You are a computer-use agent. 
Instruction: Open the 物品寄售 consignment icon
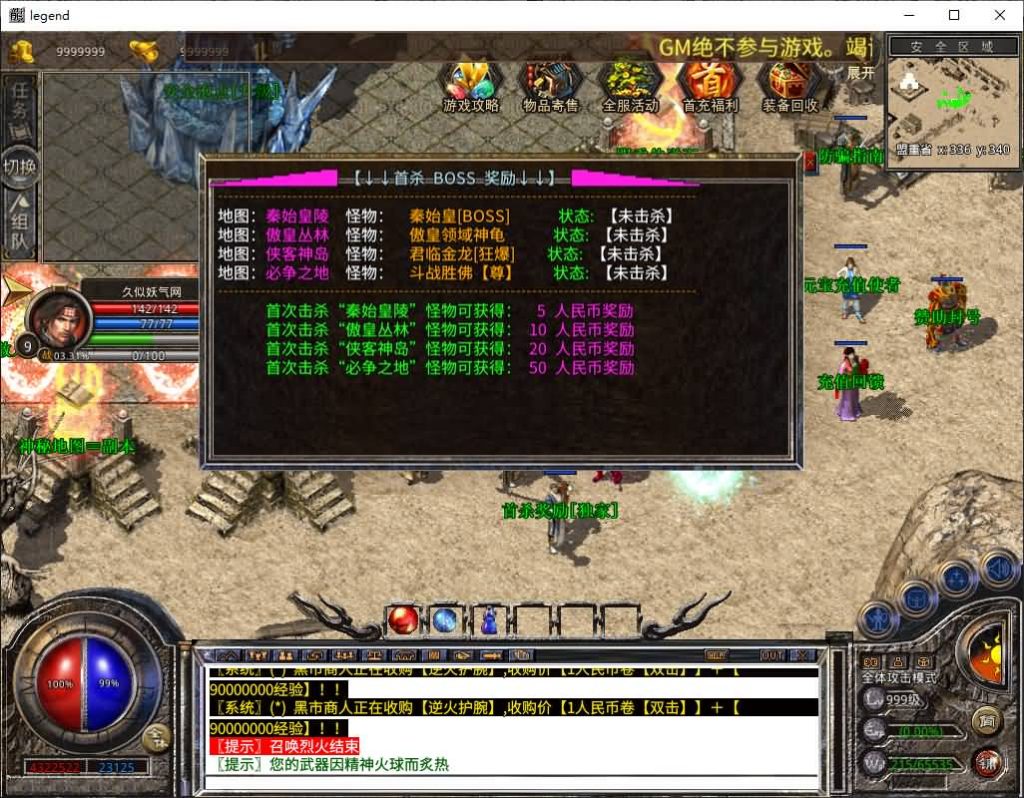pos(551,84)
